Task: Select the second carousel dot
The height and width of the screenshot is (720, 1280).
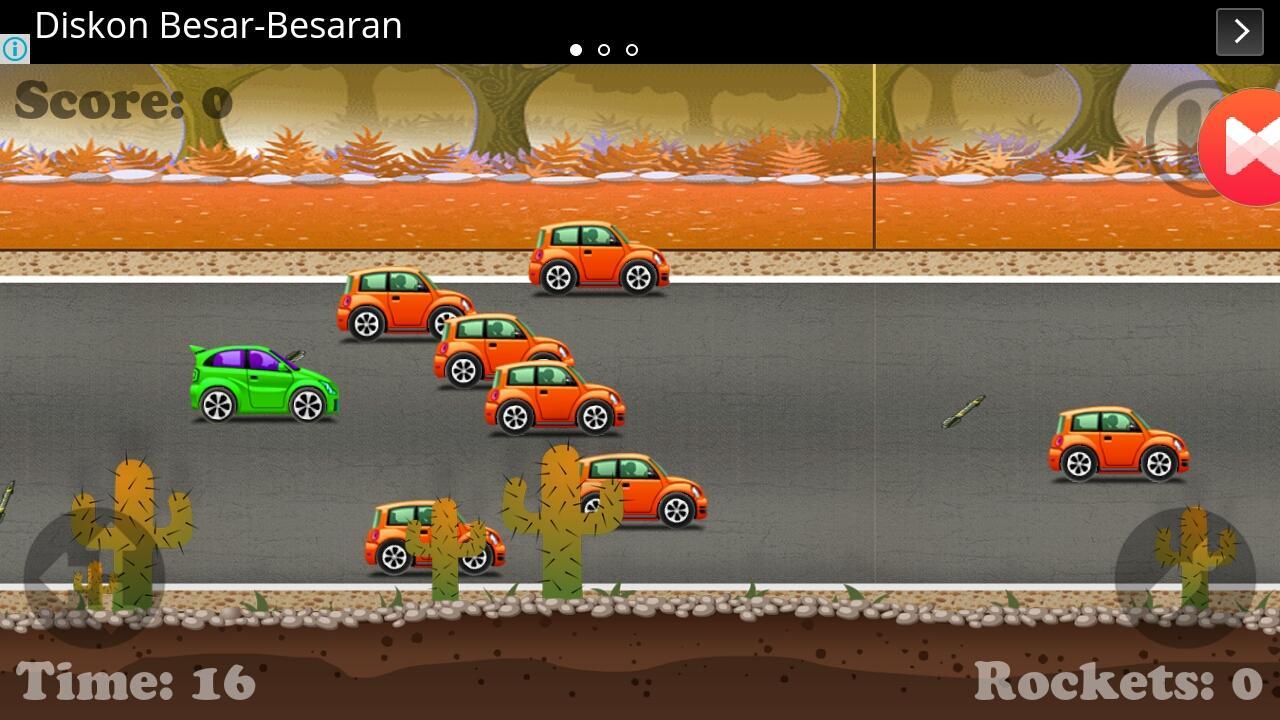Action: (604, 49)
